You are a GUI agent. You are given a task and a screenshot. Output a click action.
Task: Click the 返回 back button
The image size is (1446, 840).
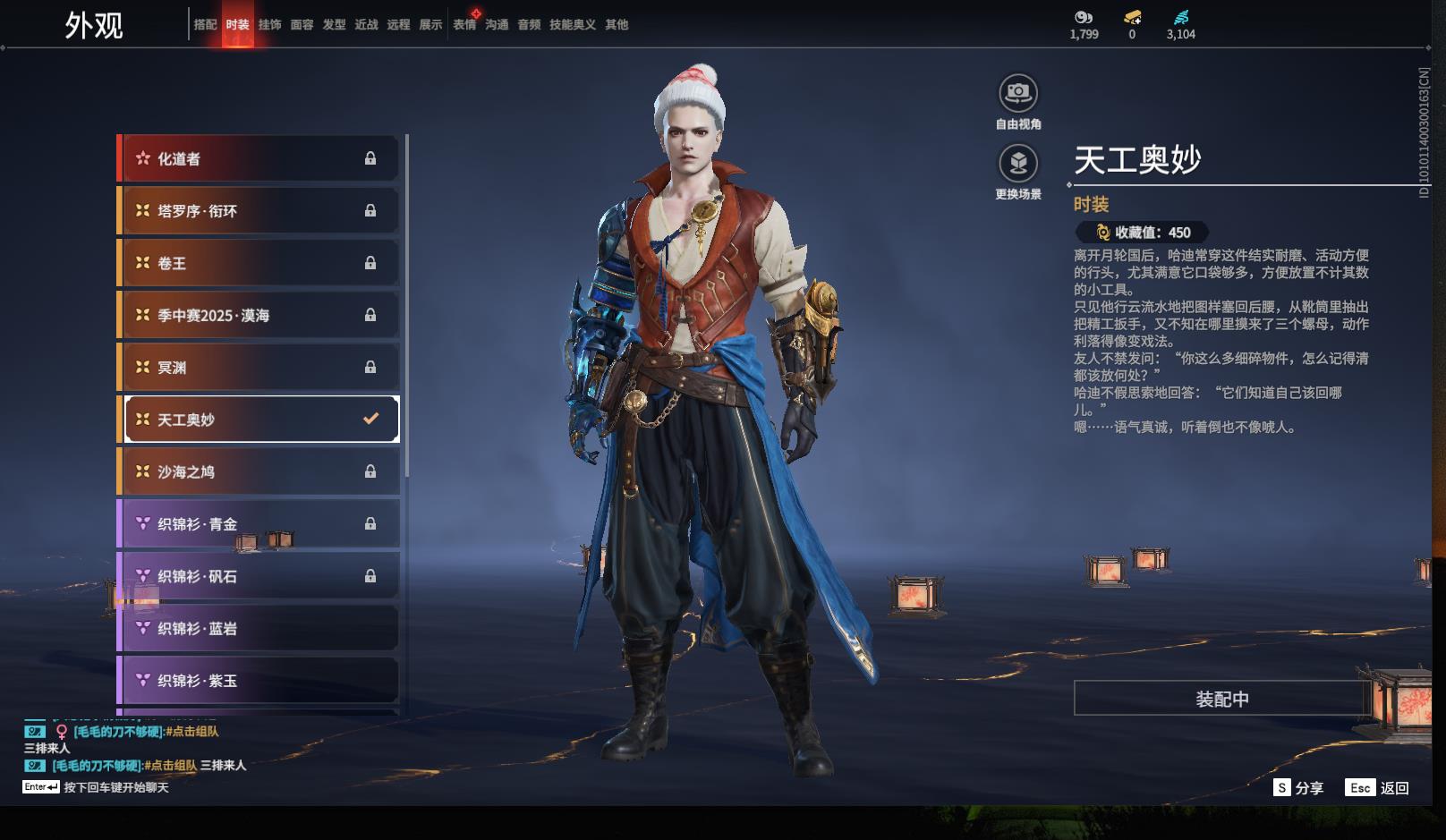[1378, 788]
